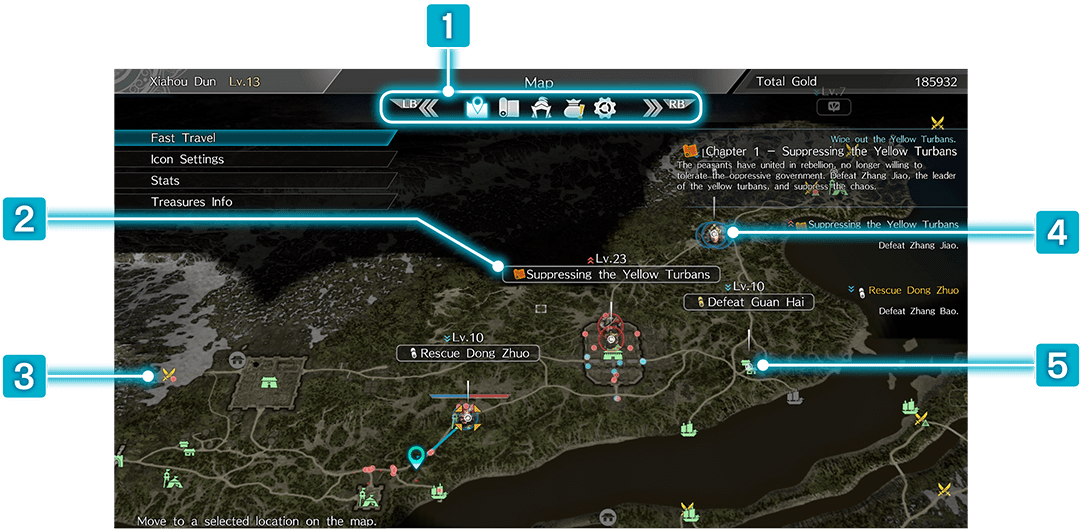The height and width of the screenshot is (529, 1082).
Task: Click the officer portrait map marker
Action: [x=715, y=233]
